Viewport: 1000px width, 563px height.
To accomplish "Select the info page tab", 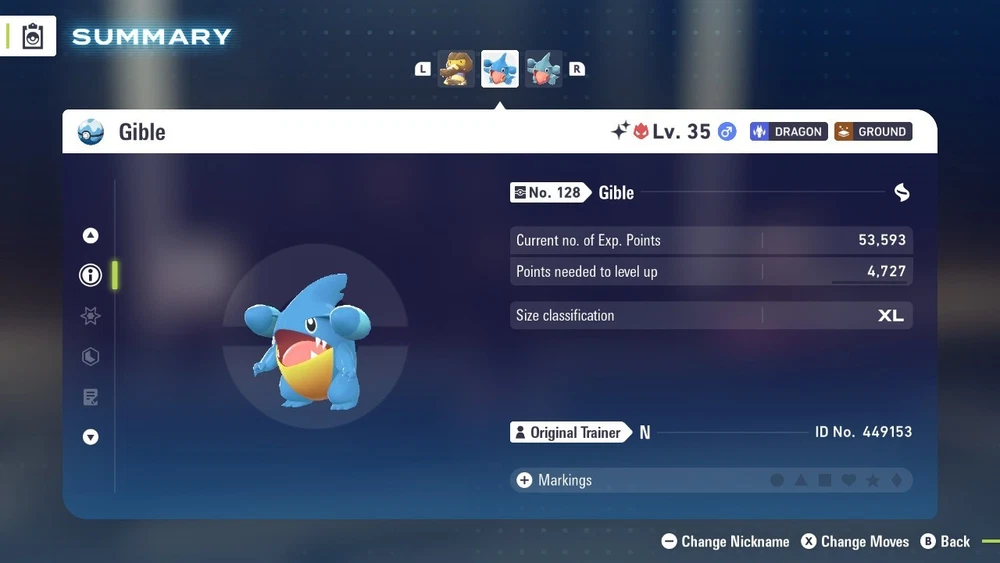I will click(x=91, y=275).
